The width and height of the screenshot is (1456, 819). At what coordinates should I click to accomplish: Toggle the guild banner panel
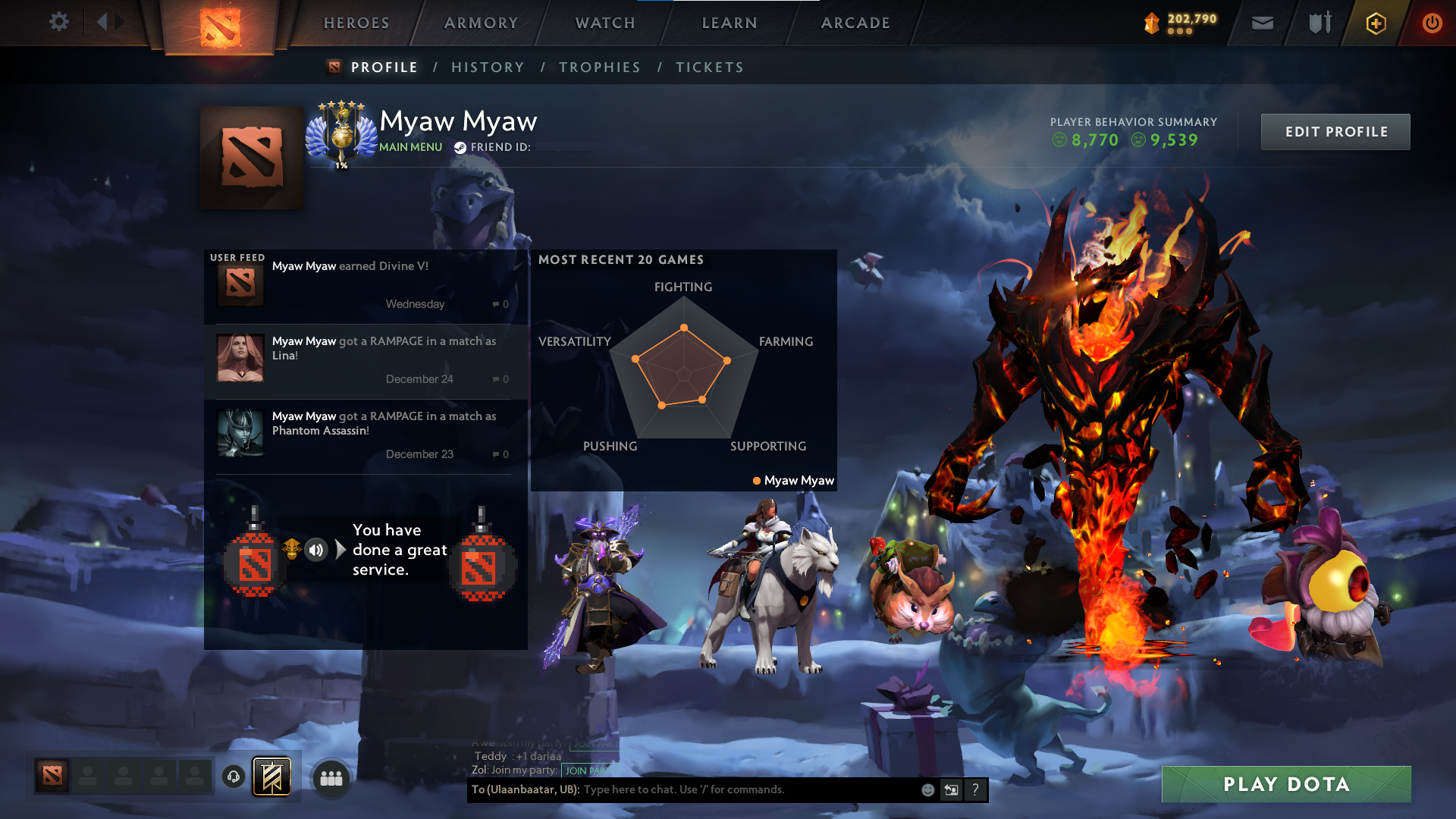[x=271, y=776]
